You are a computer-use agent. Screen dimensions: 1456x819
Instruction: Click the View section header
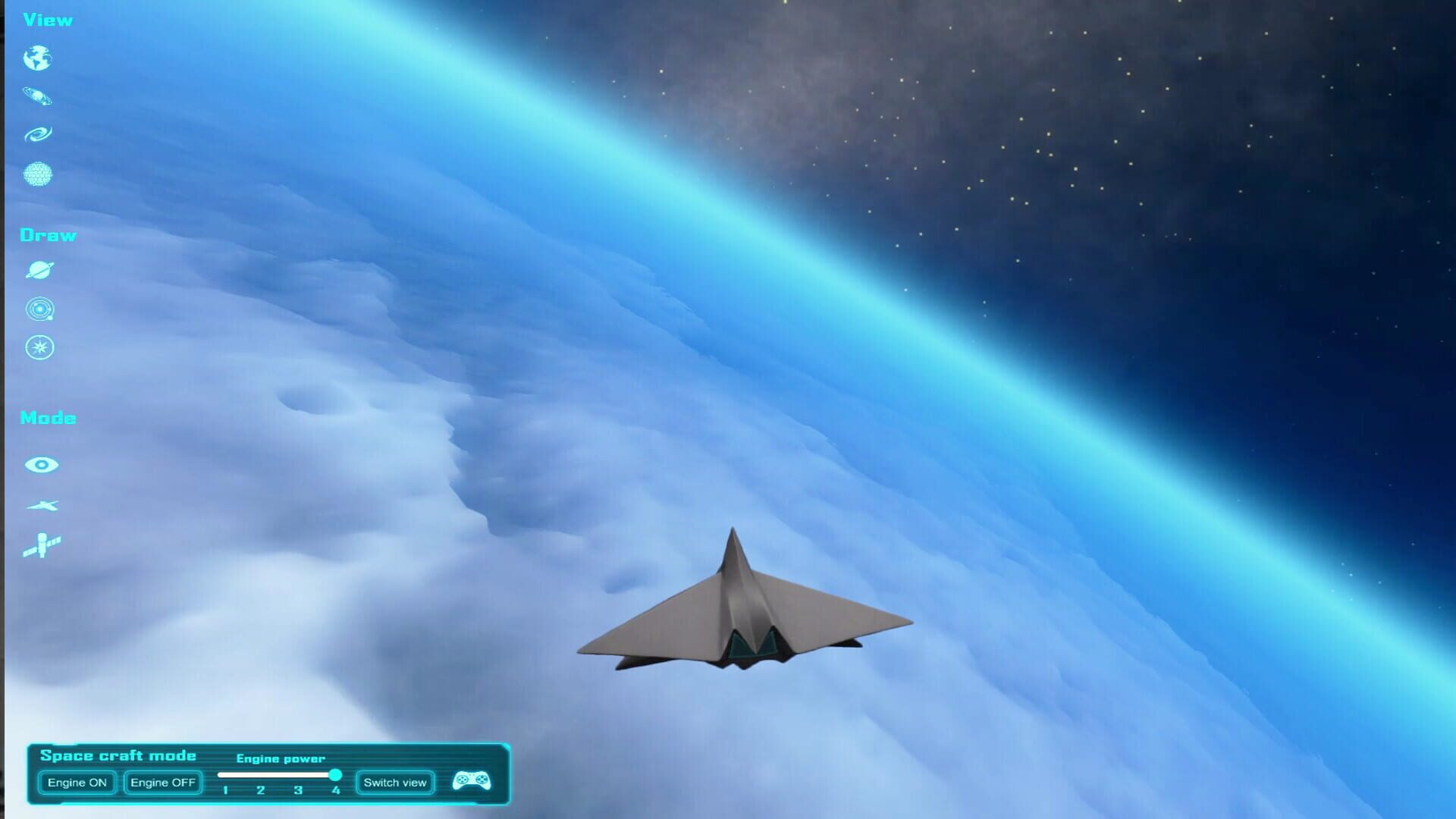coord(47,19)
